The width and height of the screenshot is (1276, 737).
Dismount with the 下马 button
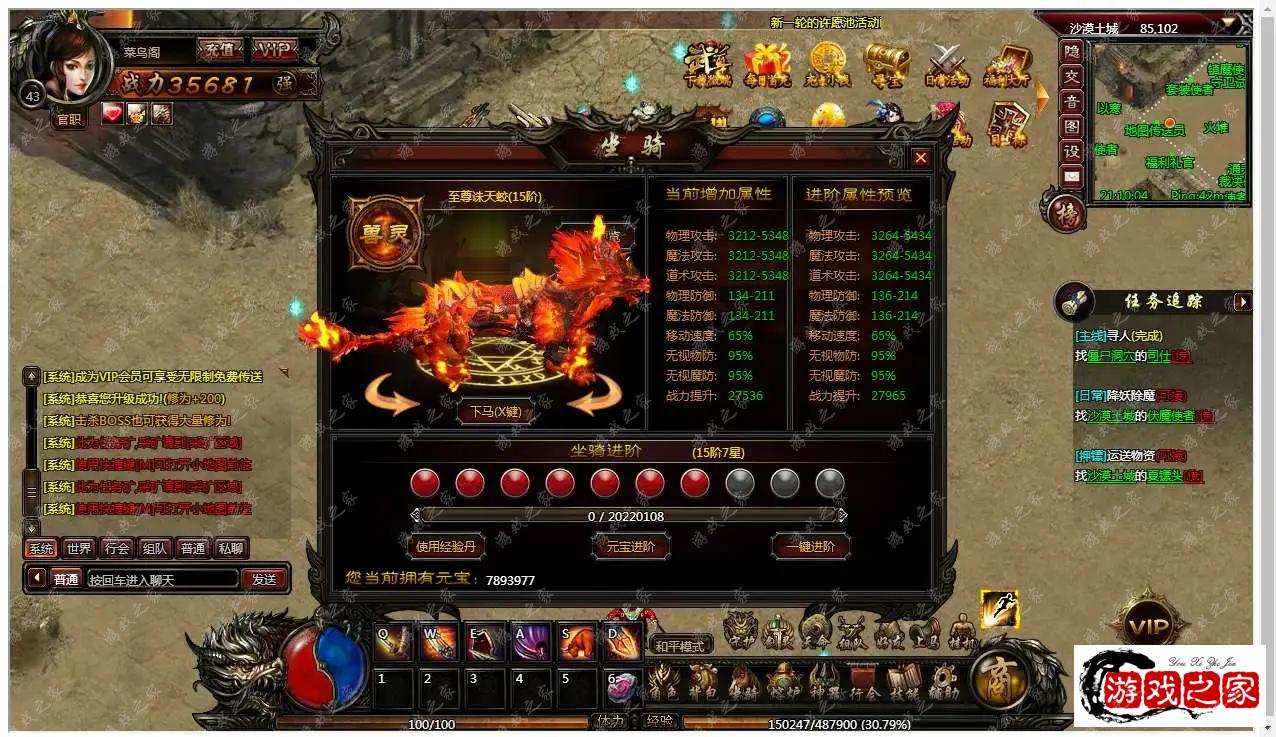pos(495,411)
